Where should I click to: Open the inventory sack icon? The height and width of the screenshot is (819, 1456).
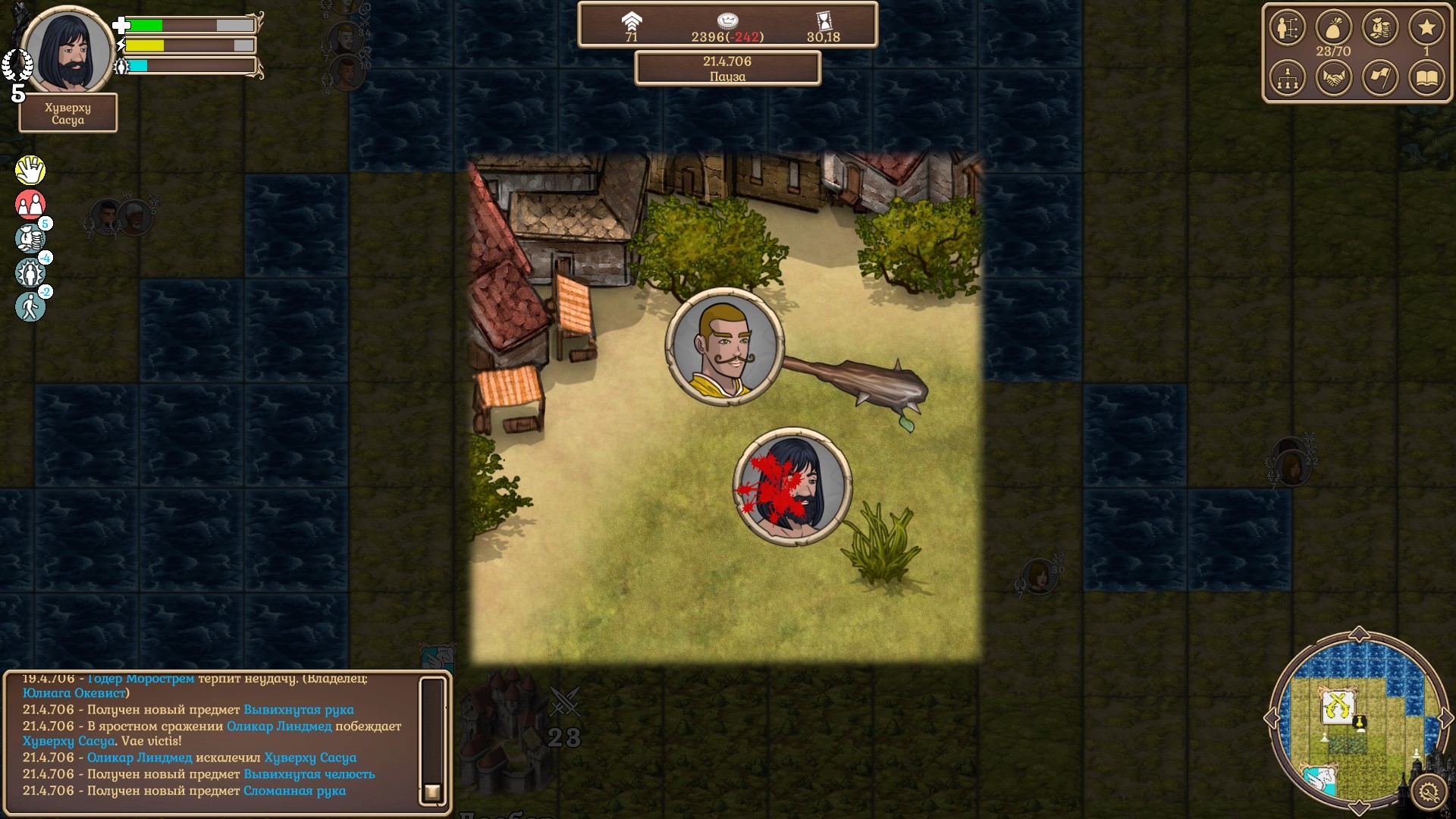pyautogui.click(x=1333, y=29)
